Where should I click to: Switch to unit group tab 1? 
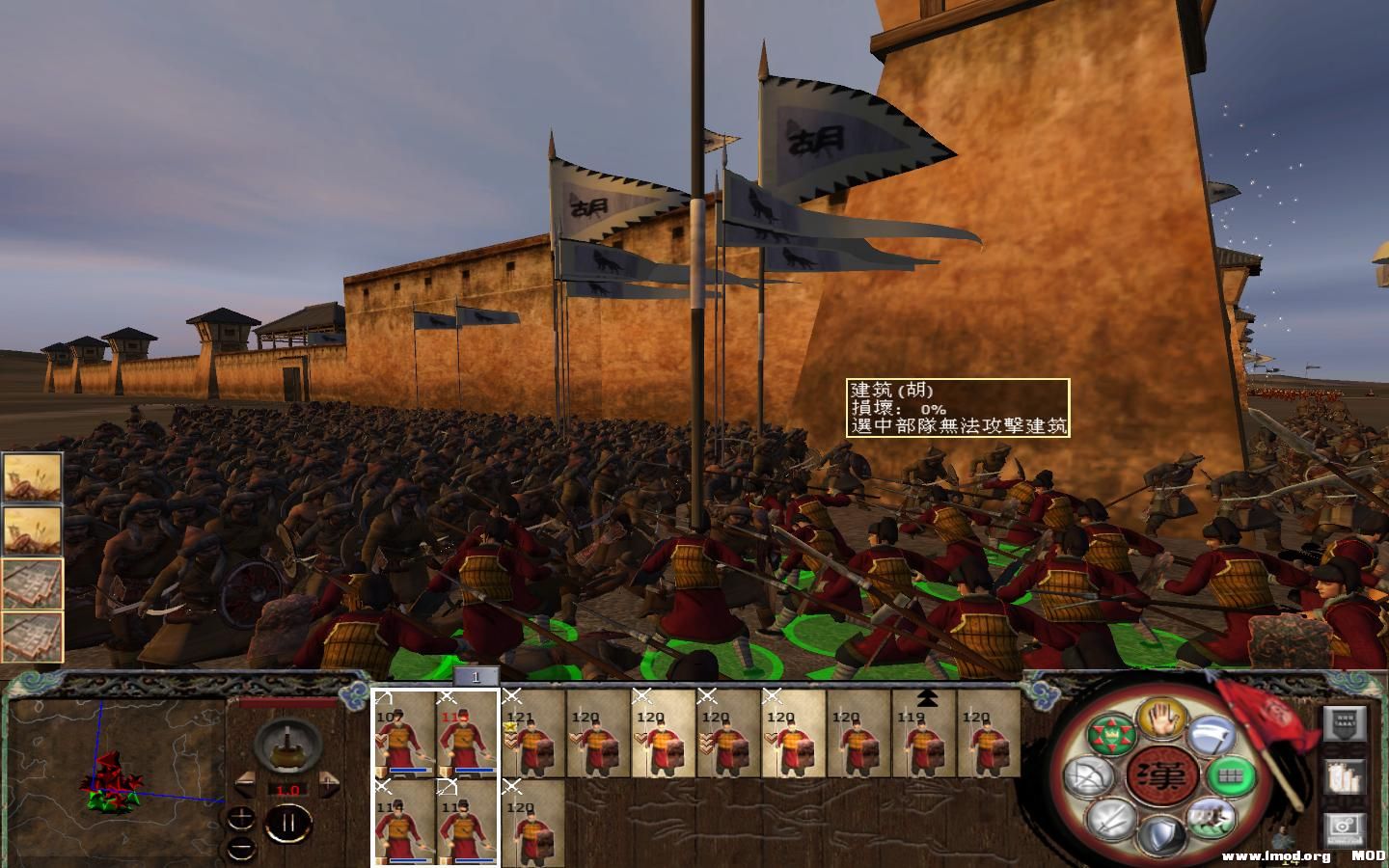[476, 676]
